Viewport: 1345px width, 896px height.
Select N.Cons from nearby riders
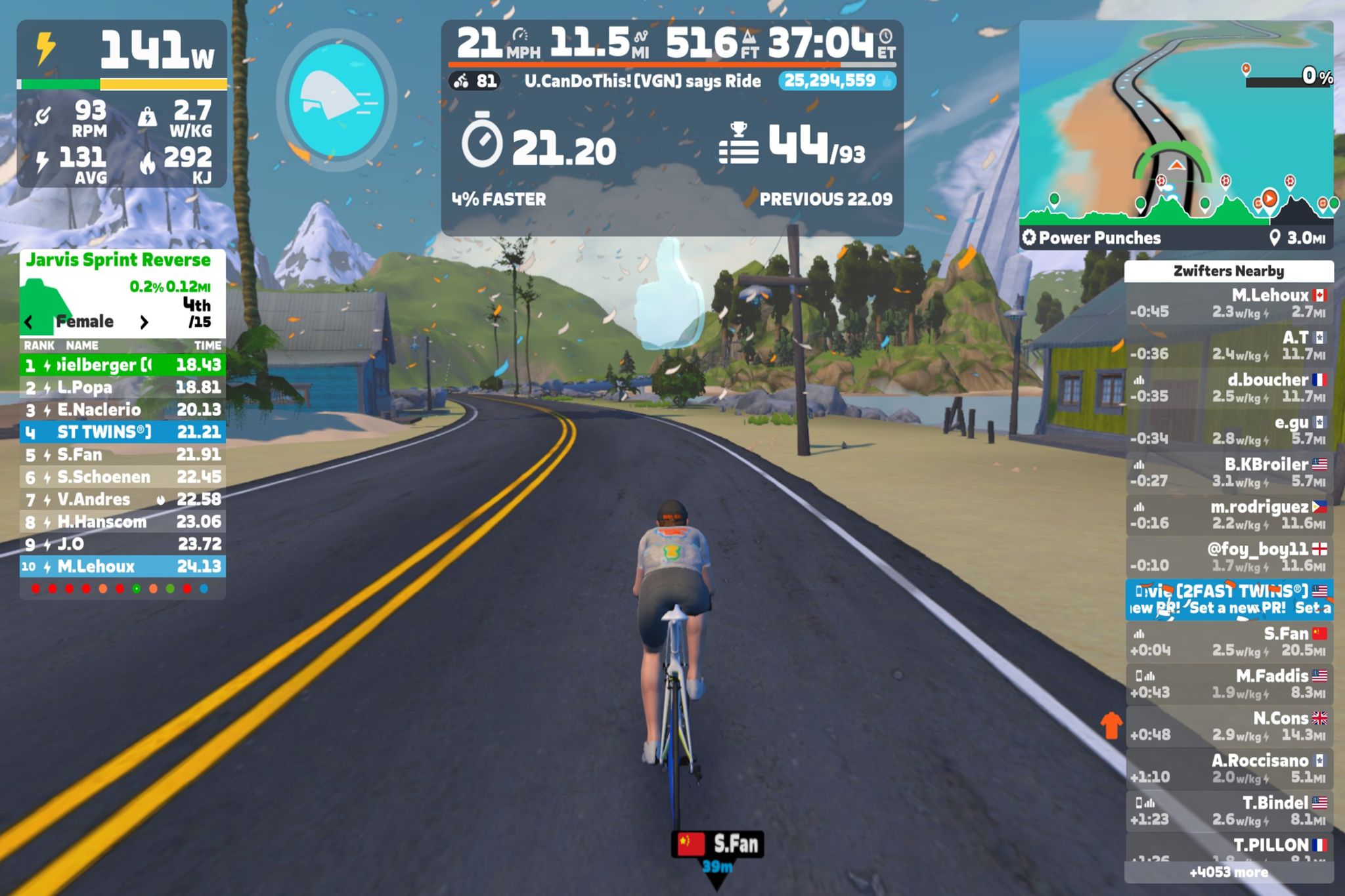pos(1228,726)
